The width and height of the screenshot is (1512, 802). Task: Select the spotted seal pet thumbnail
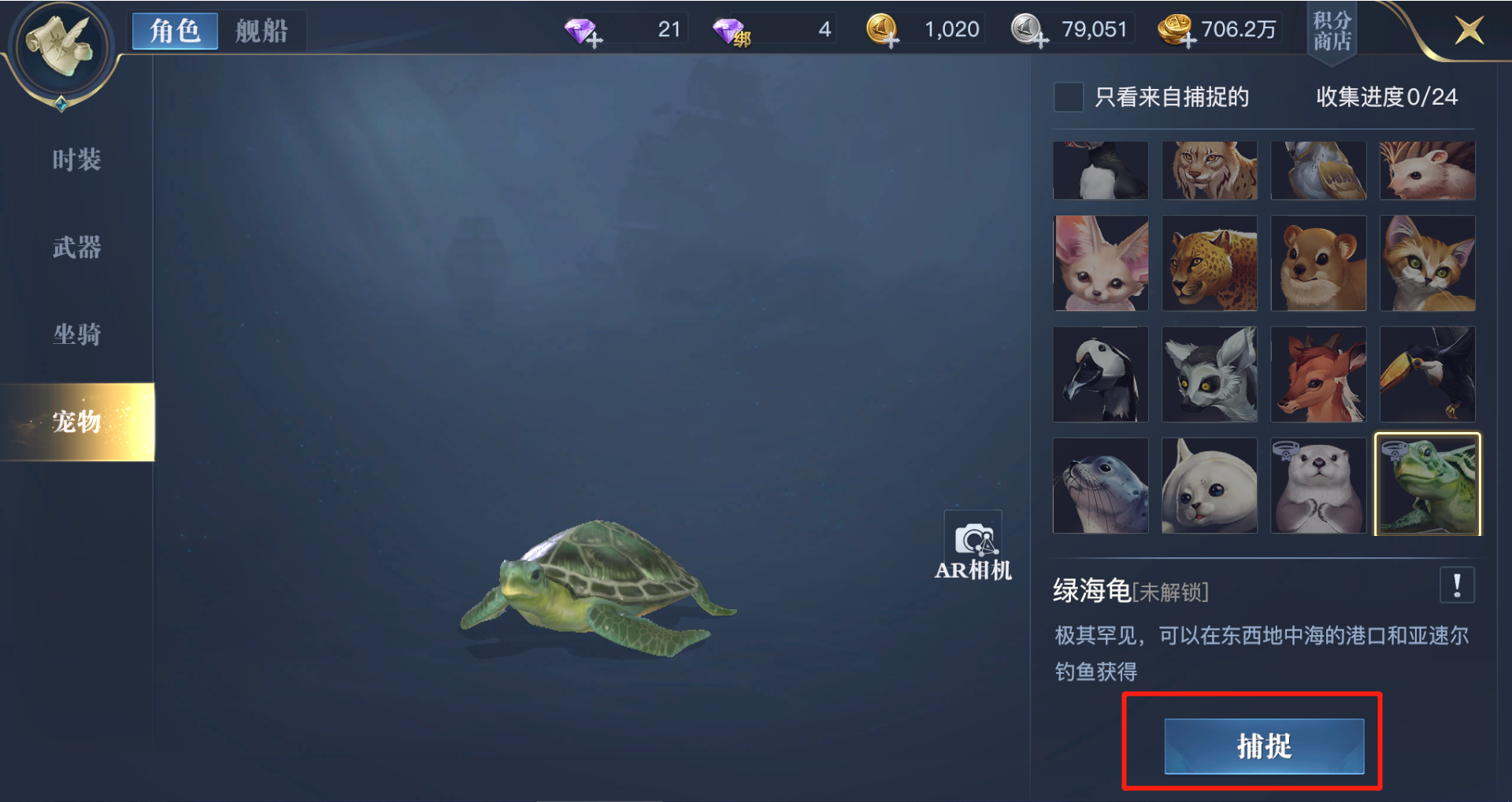click(1100, 485)
